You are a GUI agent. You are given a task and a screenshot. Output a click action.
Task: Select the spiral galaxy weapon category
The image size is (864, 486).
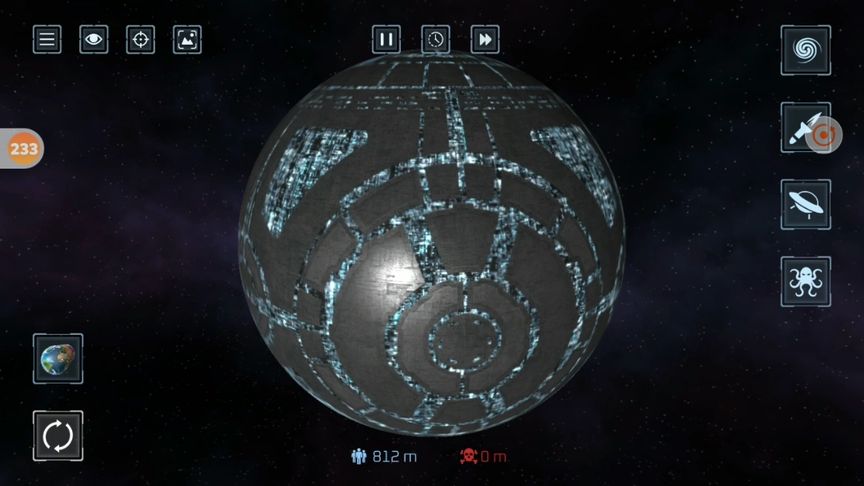coord(805,49)
